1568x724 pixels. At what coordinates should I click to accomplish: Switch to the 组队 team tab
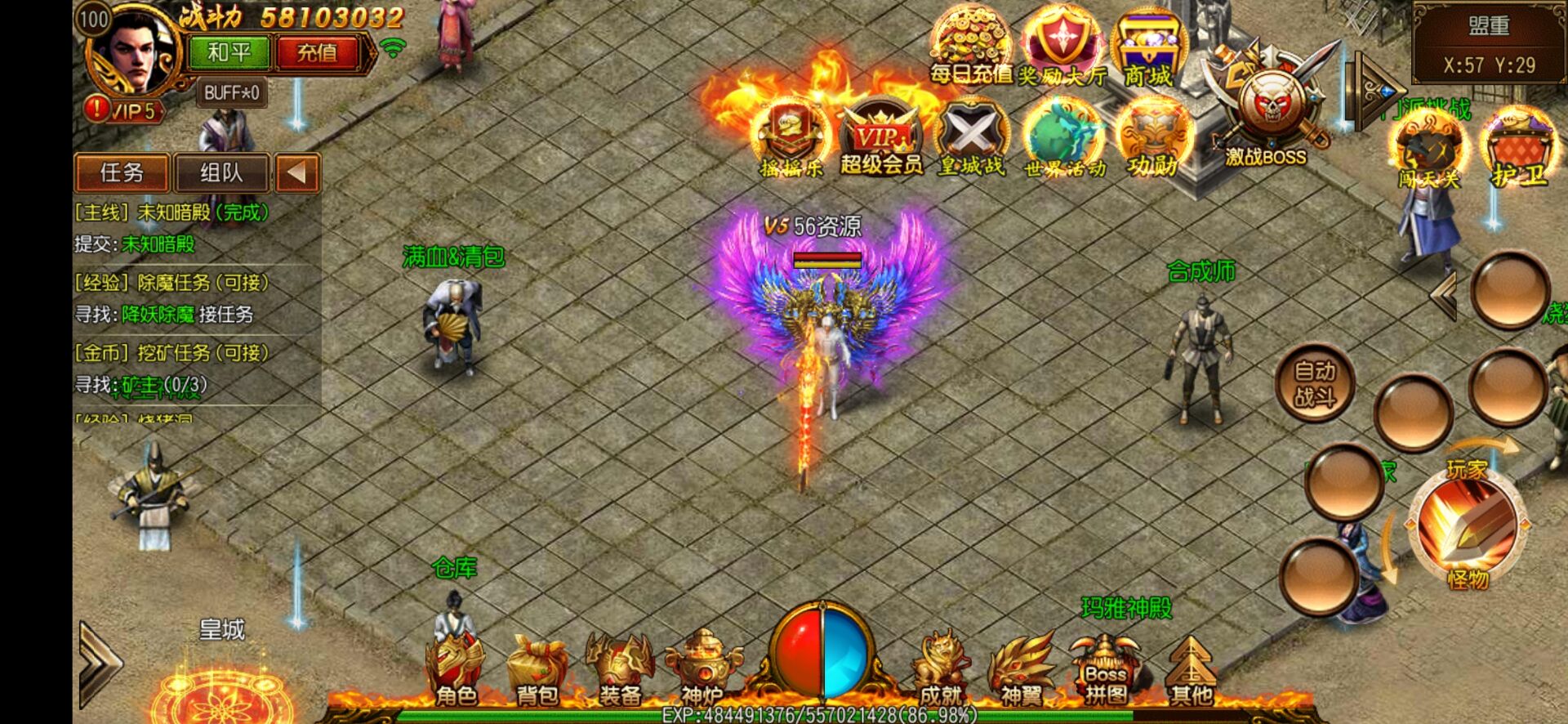point(221,172)
